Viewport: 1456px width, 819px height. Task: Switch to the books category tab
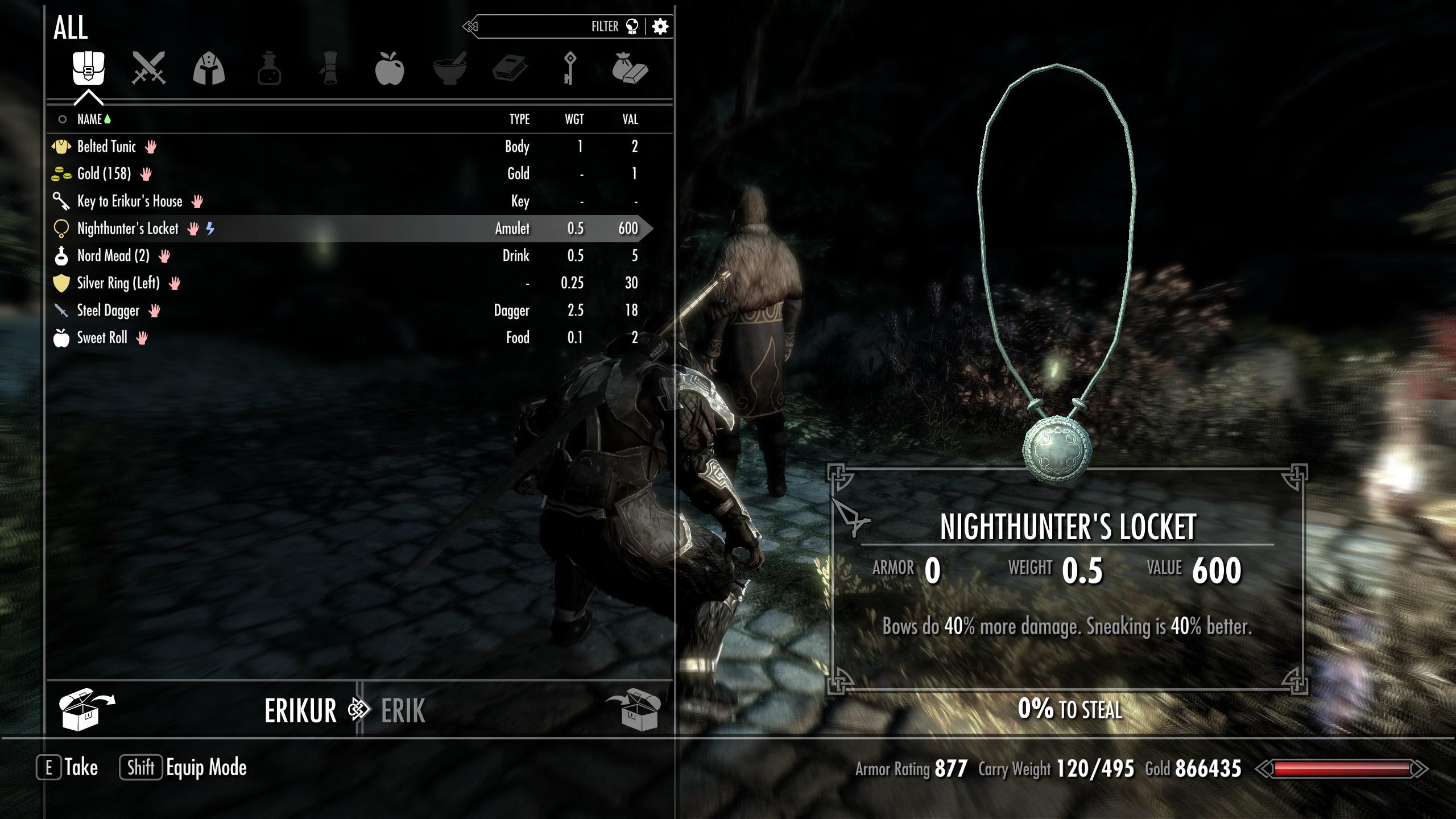coord(510,68)
